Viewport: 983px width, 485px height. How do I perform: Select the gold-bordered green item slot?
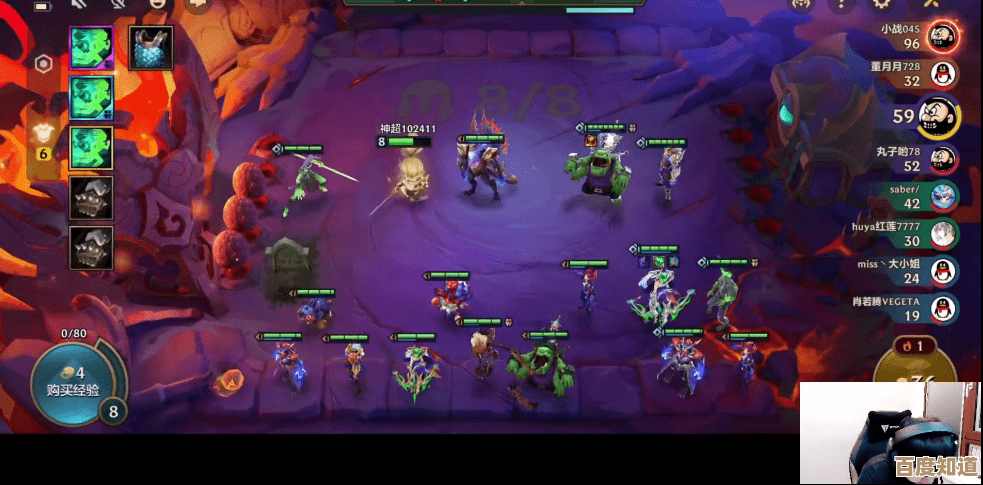click(x=91, y=147)
